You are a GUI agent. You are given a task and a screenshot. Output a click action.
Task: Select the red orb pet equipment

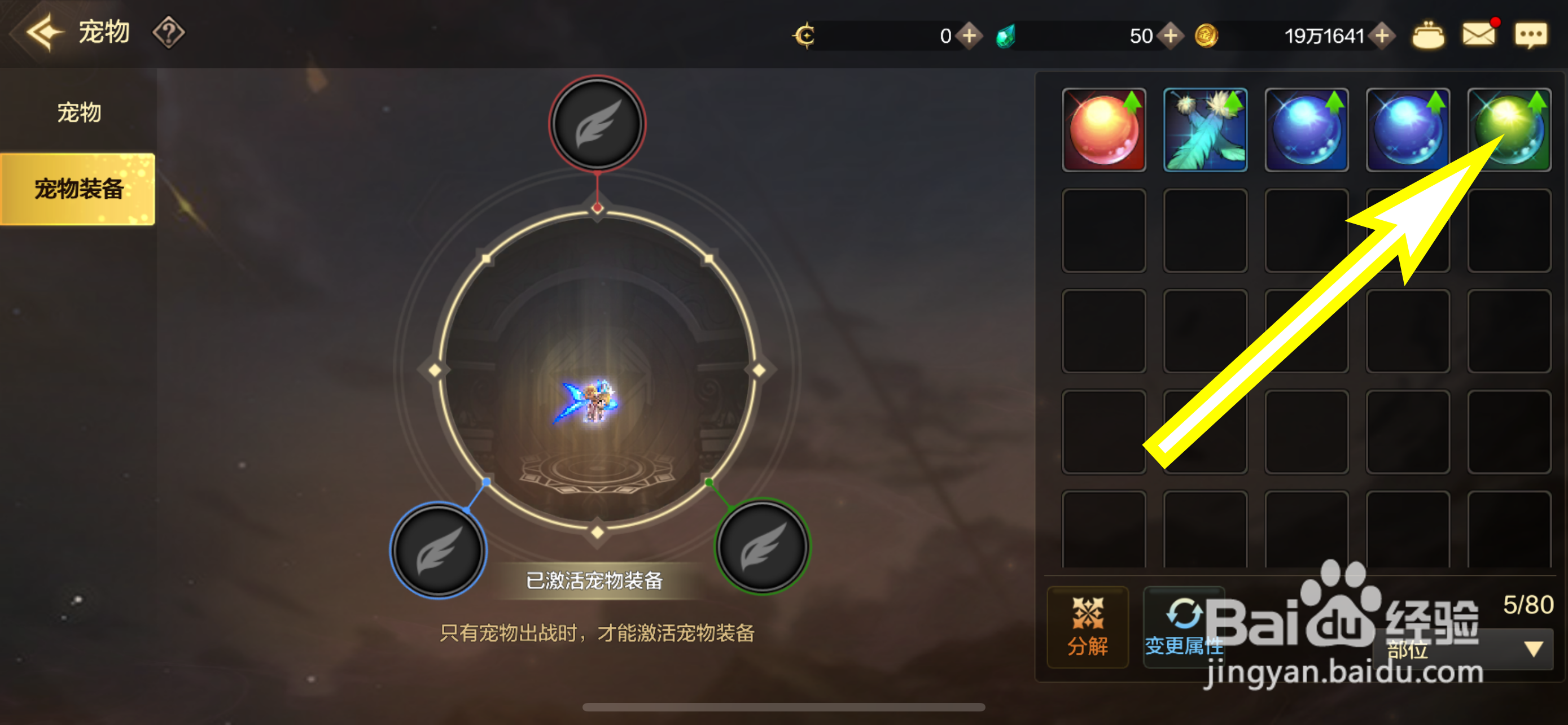point(1103,130)
